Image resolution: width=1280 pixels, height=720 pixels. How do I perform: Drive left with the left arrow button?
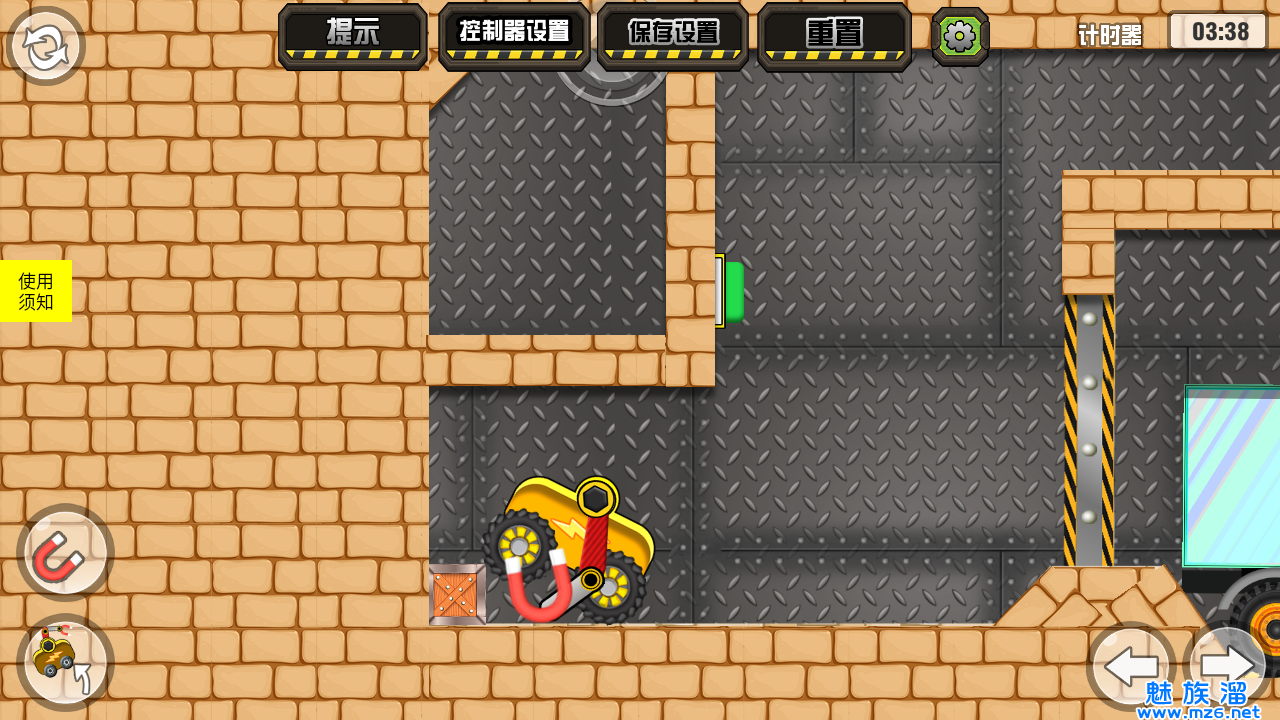(x=1130, y=665)
